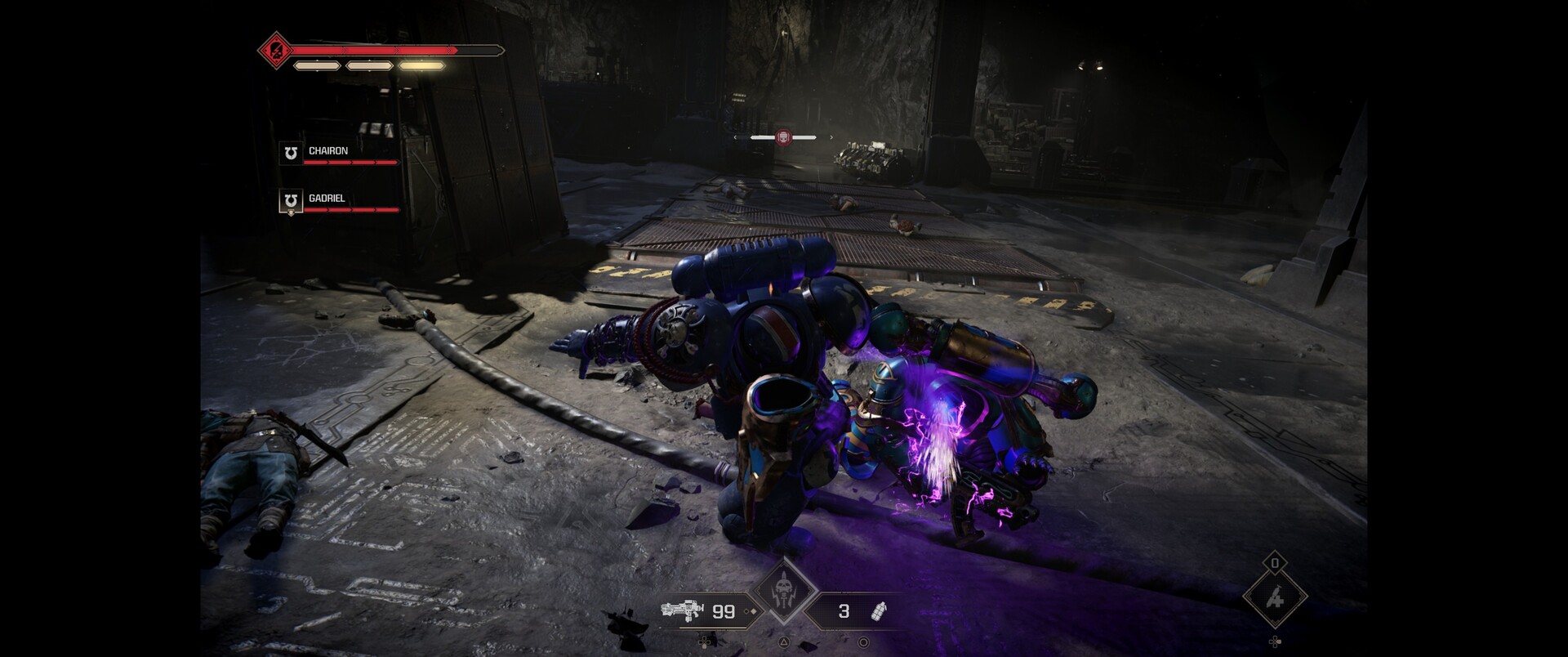
Task: Select squadmate Gadriel's portrait icon
Action: tap(290, 201)
